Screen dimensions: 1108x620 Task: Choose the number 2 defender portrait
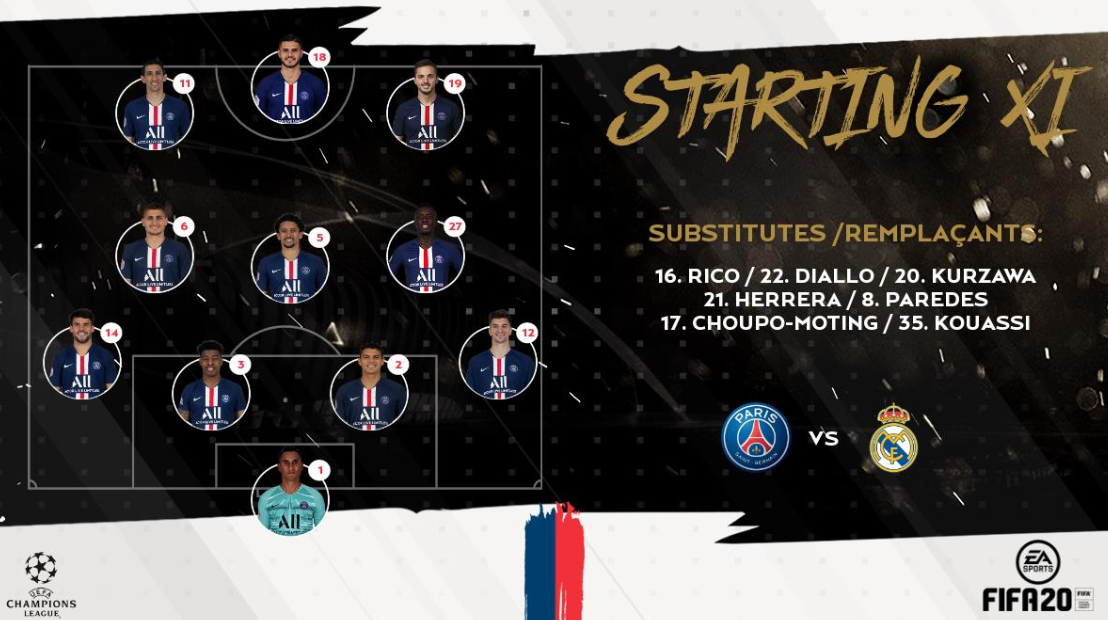click(369, 394)
